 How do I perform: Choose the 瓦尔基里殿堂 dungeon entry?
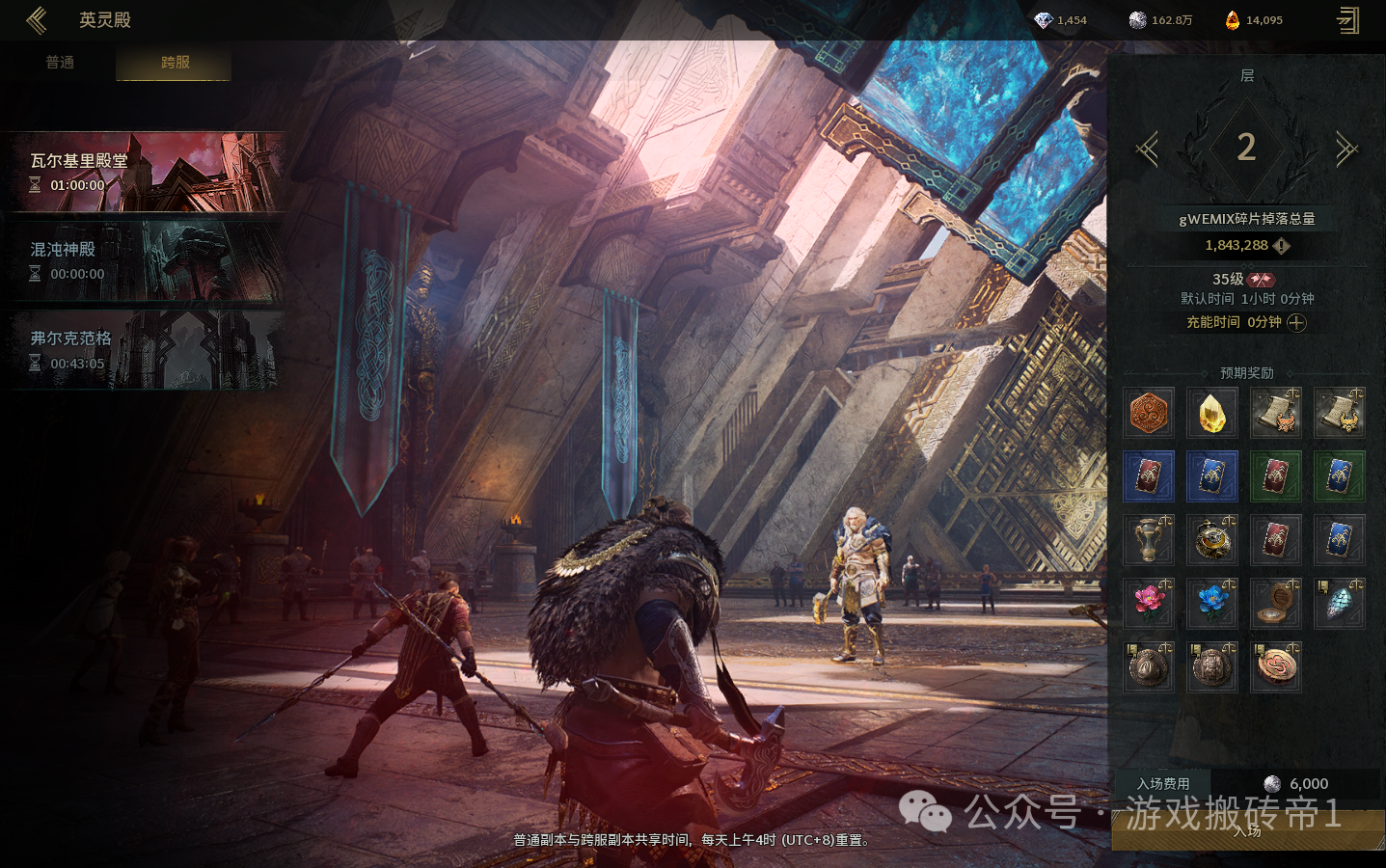[x=149, y=173]
